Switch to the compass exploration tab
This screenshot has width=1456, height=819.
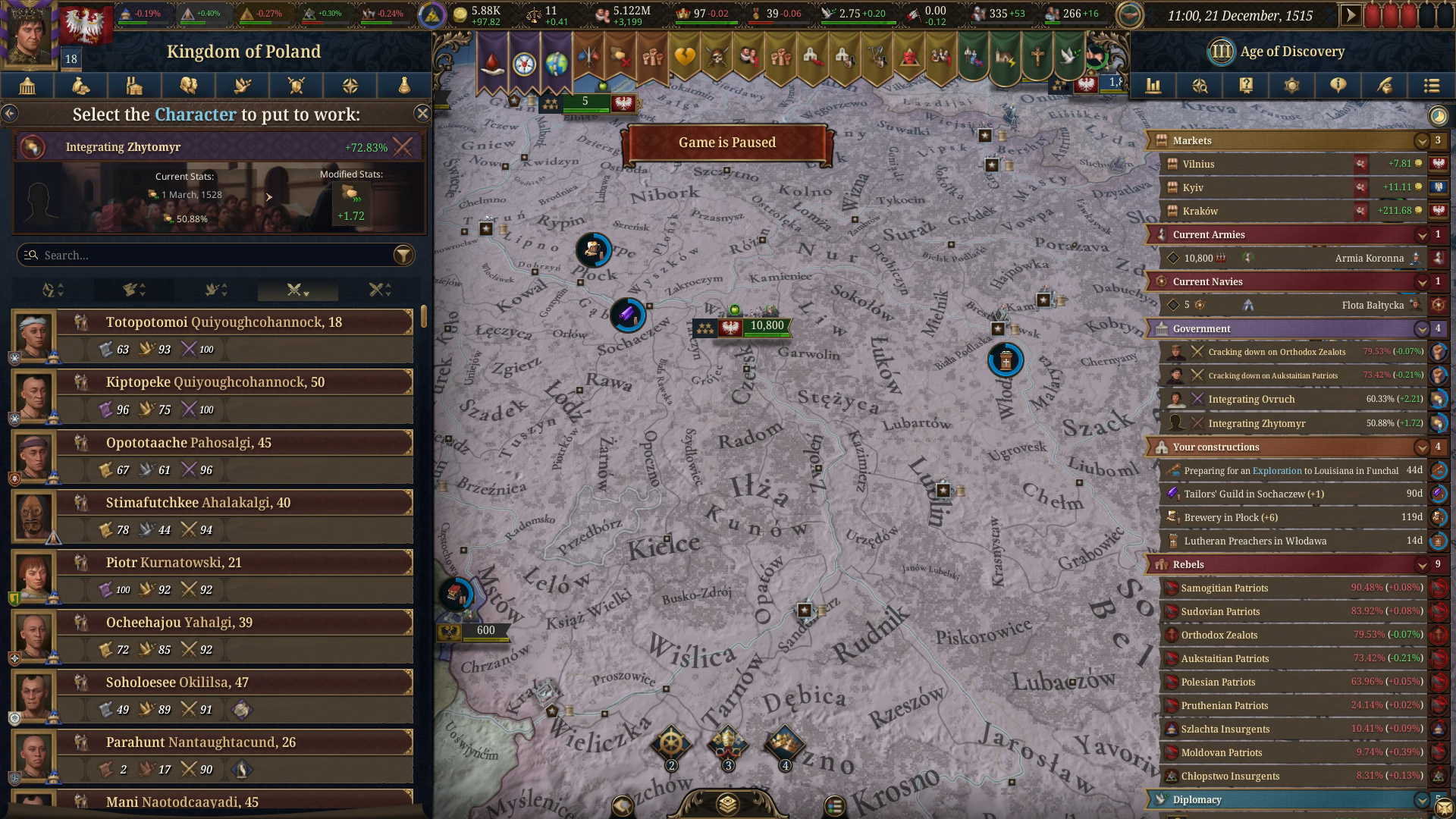coord(350,86)
